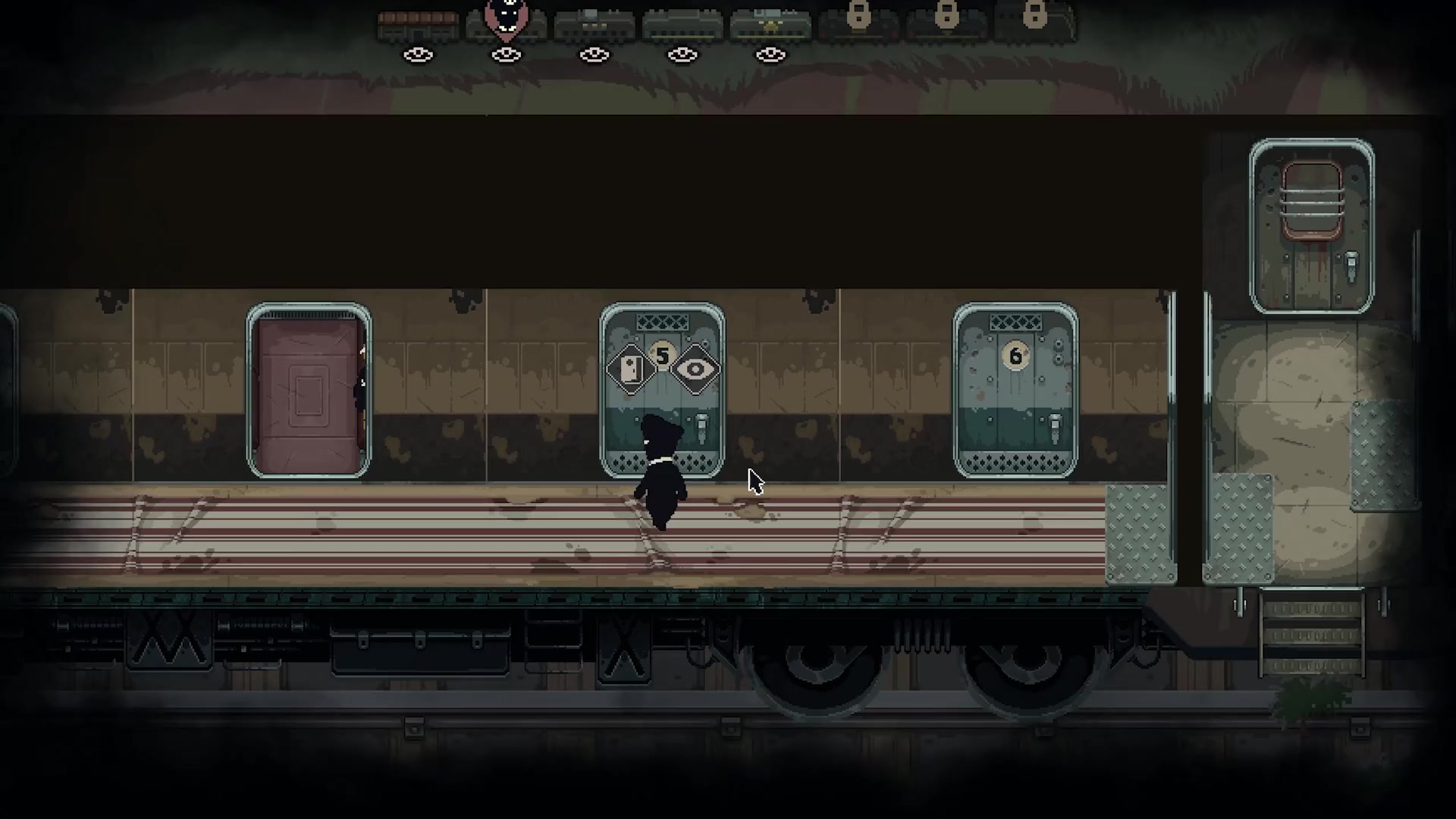Screen dimensions: 1456x819
Task: Select the eye peek icon on compartment 5
Action: tap(695, 369)
